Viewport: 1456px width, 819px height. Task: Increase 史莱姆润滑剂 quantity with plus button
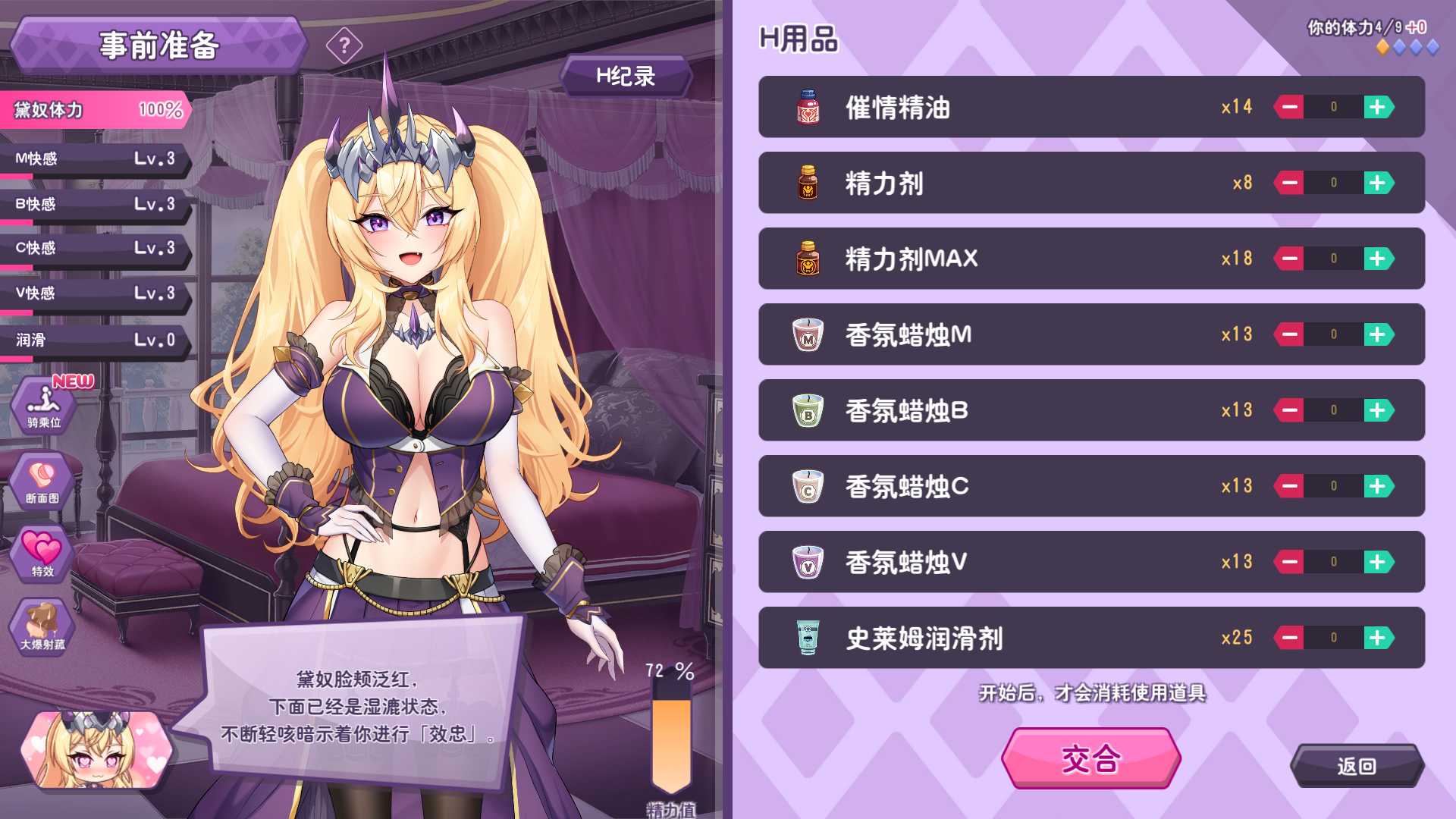point(1379,638)
